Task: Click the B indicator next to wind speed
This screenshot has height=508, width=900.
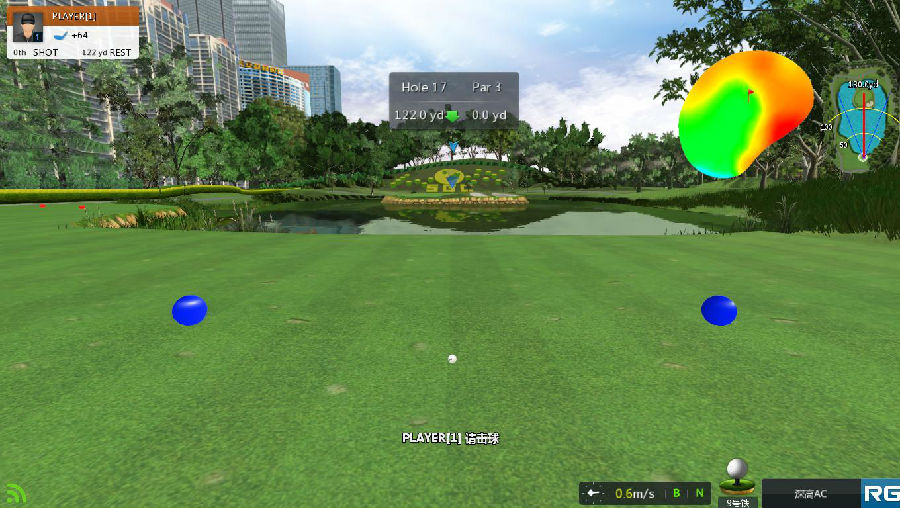Action: (677, 493)
